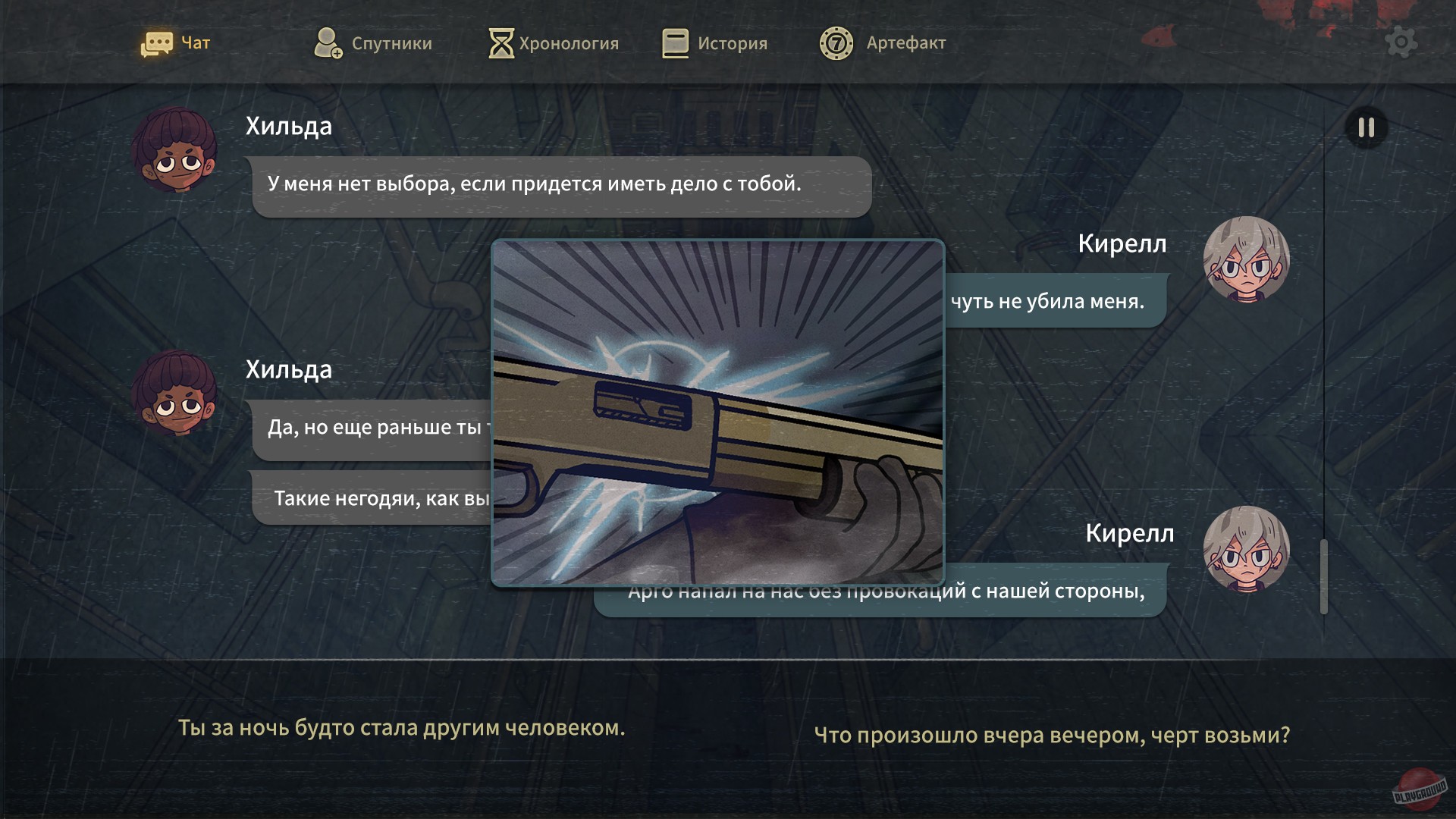Screen dimensions: 1456x819
Task: Select the Спутники companions icon
Action: coord(328,42)
